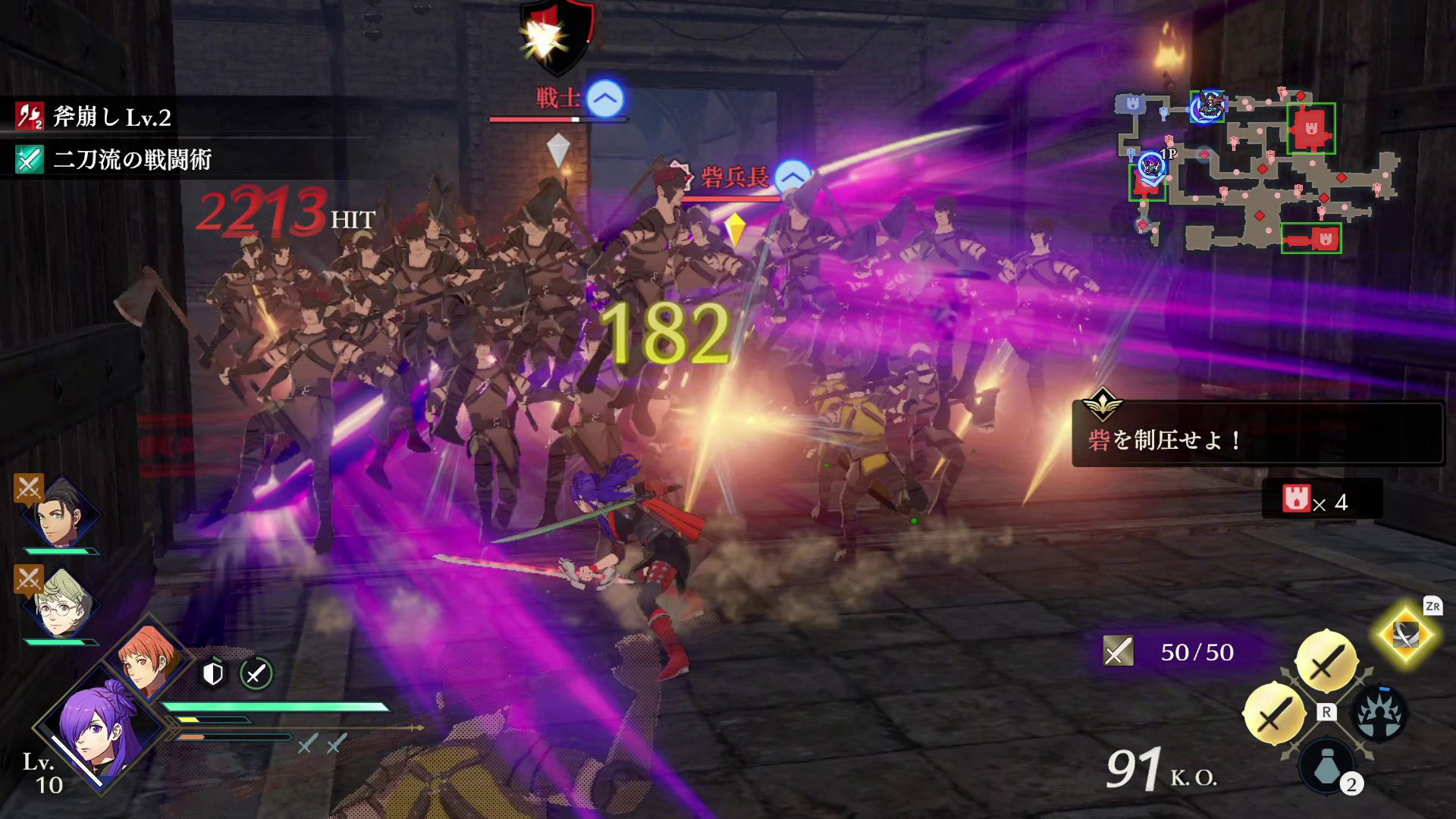Image resolution: width=1456 pixels, height=819 pixels.
Task: Activate the glowing diamond special skill
Action: coord(1405,635)
